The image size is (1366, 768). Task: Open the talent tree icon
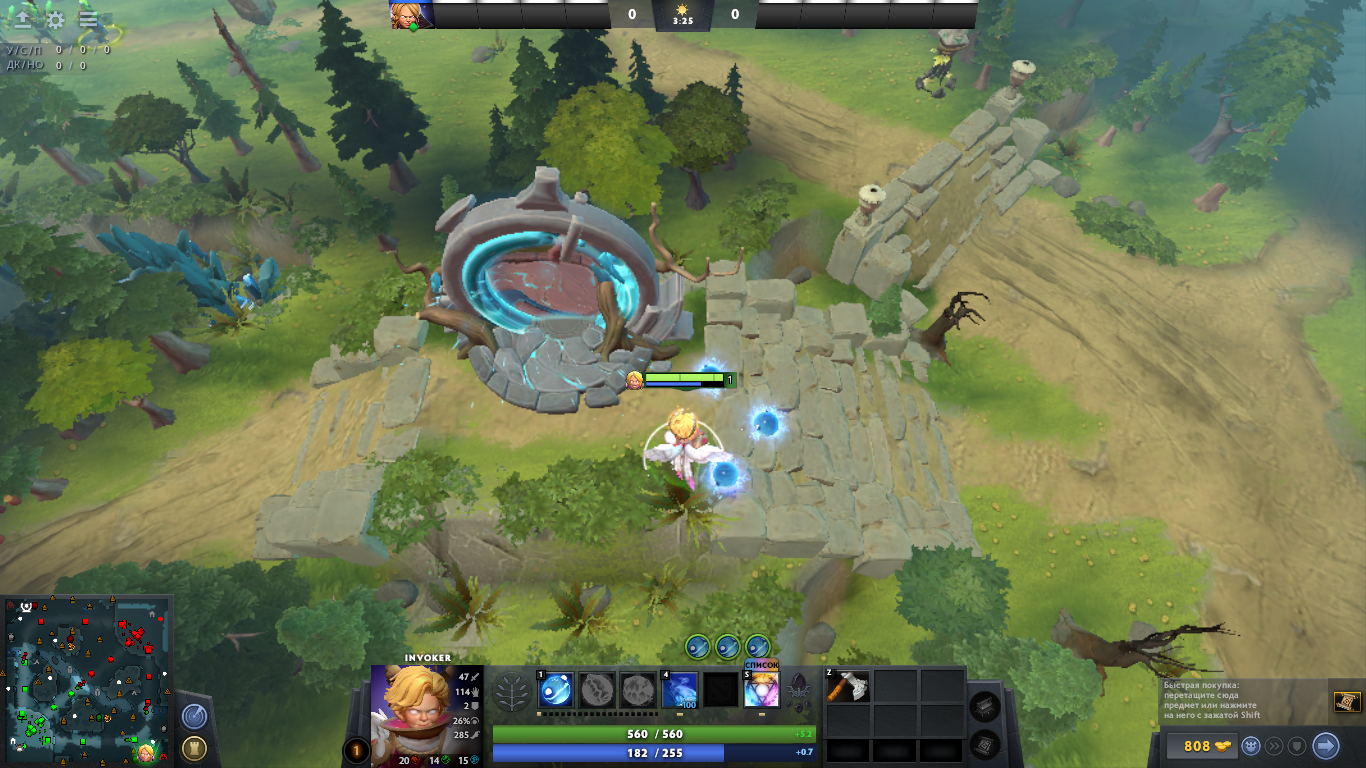point(513,691)
